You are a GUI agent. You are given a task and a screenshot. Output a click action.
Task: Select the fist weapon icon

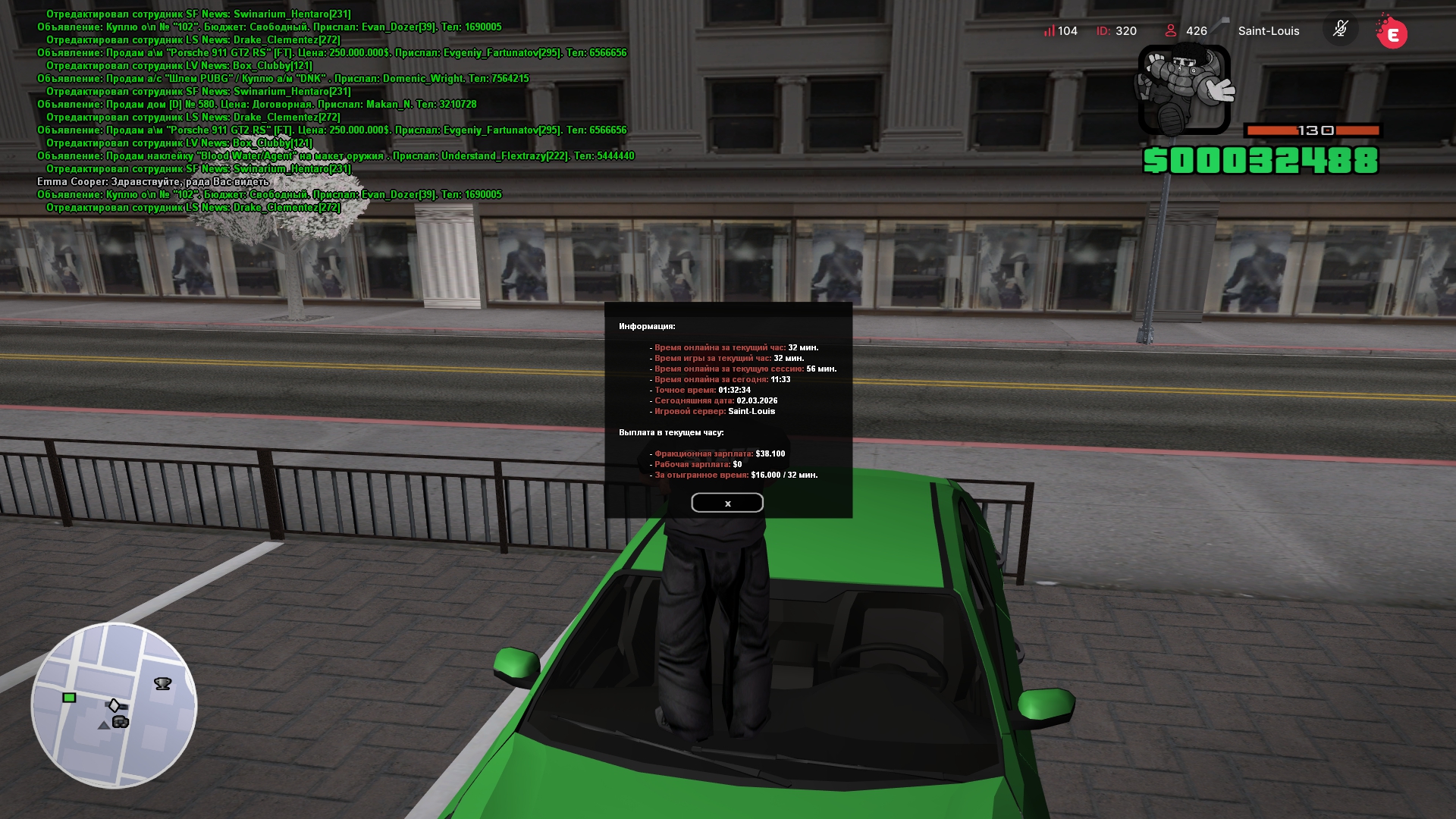(x=1184, y=89)
